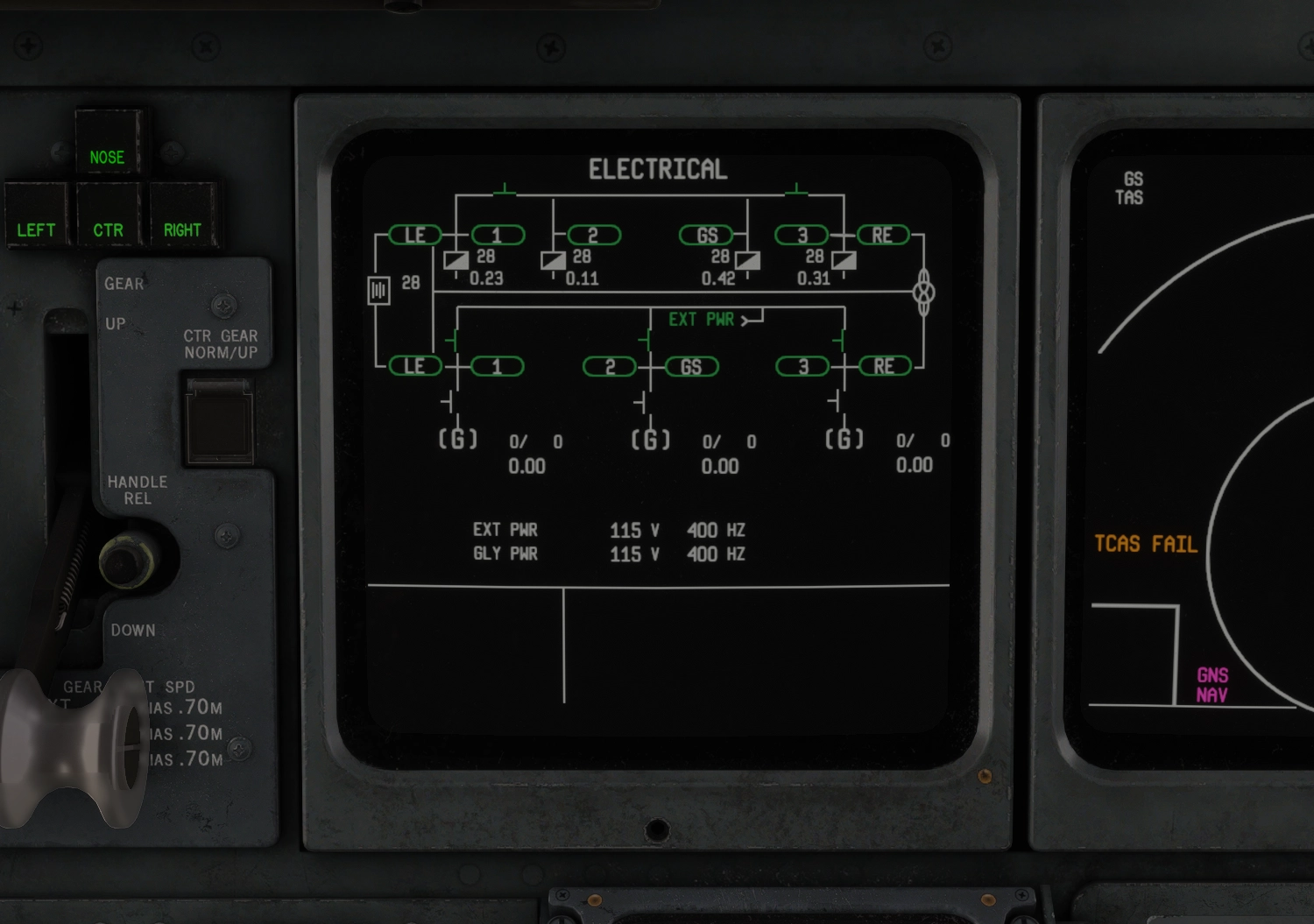Select the GS bus symbol on upper row
Image resolution: width=1314 pixels, height=924 pixels.
coord(707,235)
